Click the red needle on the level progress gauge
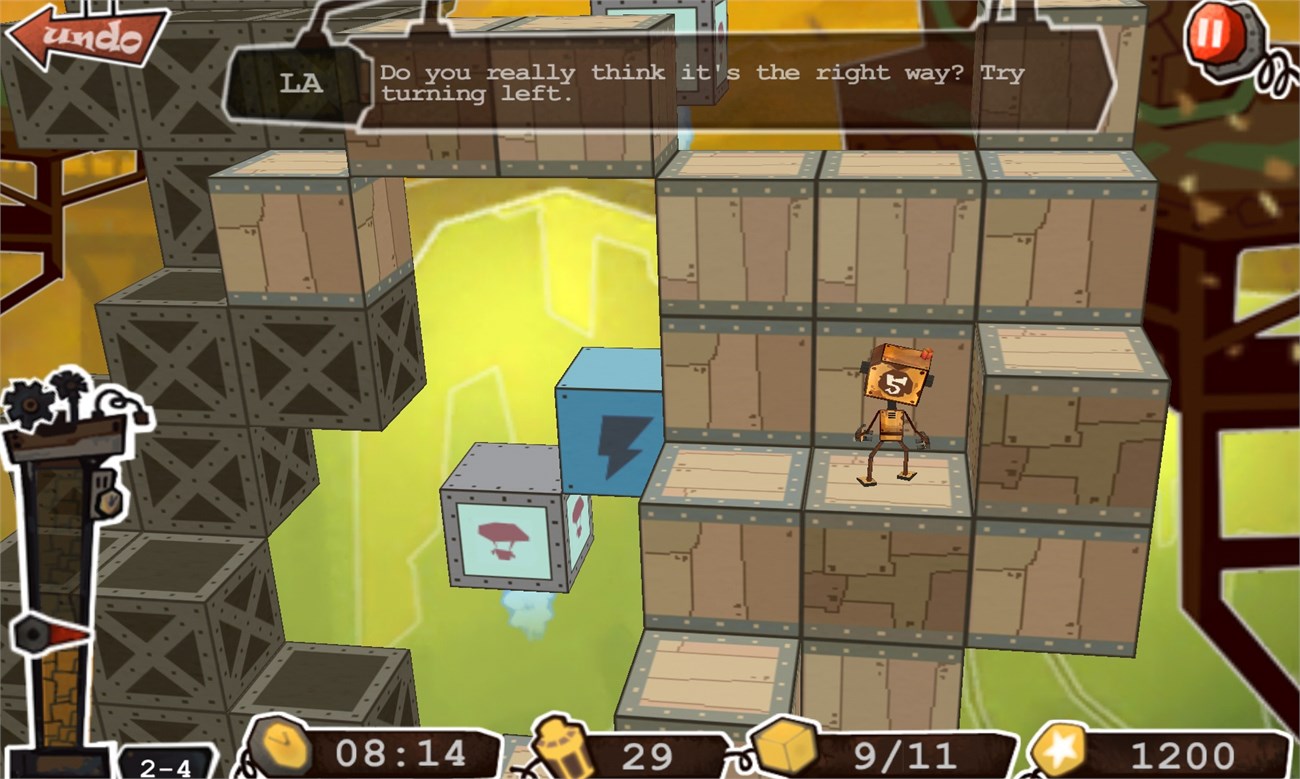The image size is (1300, 779). 63,634
